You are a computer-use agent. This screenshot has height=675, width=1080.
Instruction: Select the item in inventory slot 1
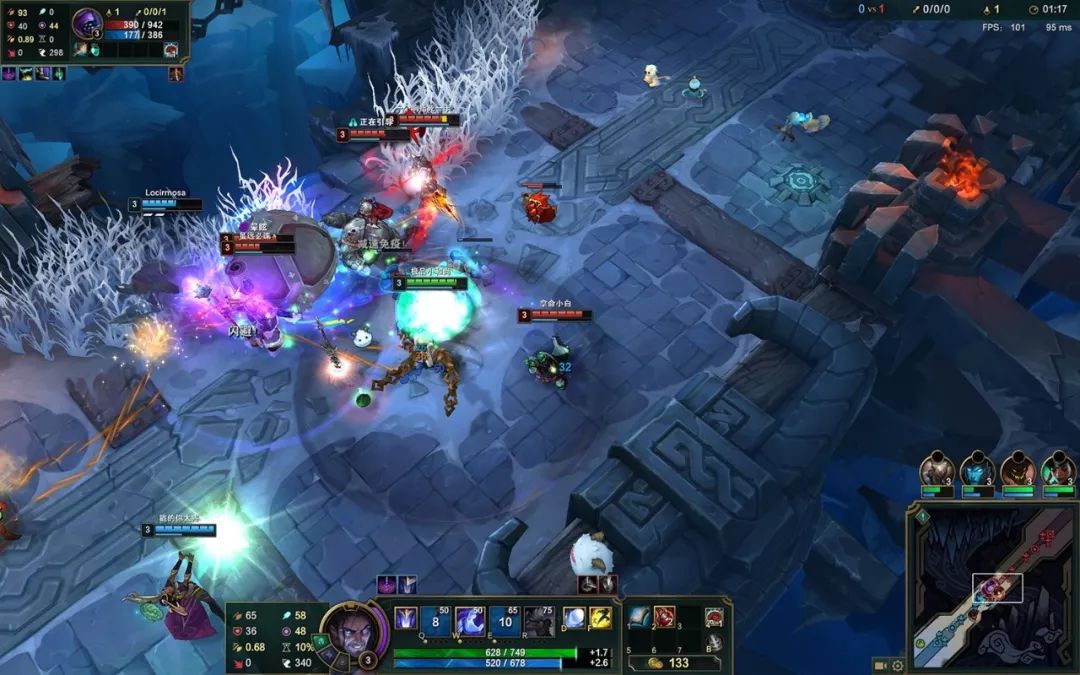(640, 617)
